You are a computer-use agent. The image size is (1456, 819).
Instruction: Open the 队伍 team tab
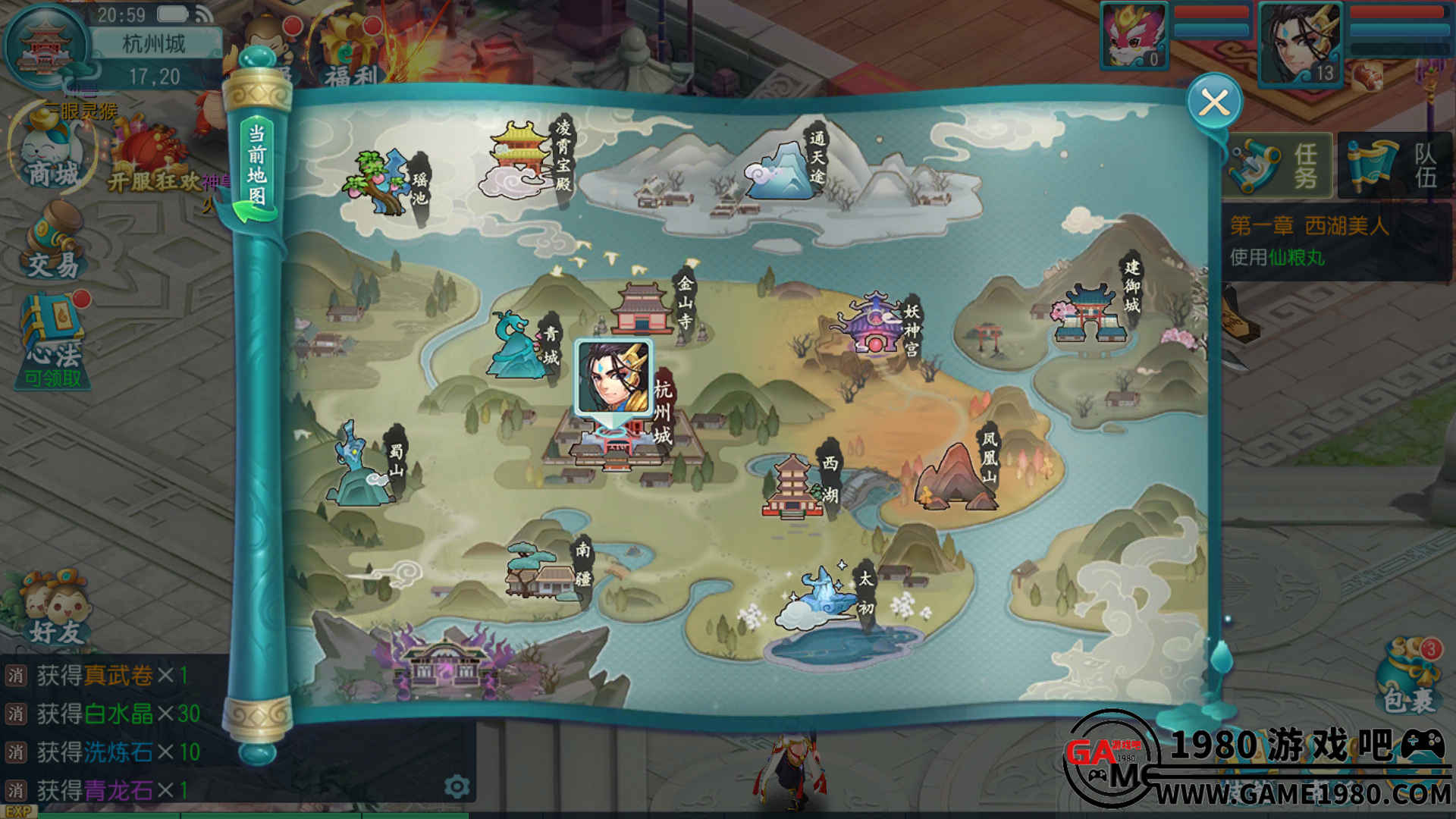(1396, 166)
